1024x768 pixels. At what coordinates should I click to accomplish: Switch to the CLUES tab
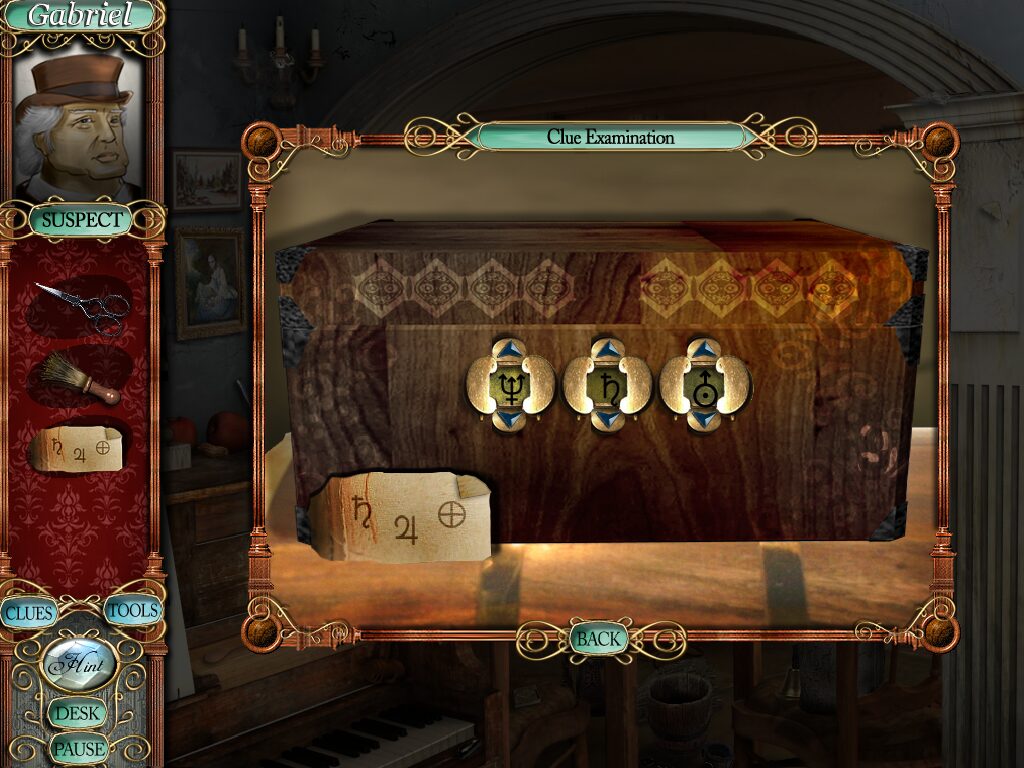pos(28,612)
